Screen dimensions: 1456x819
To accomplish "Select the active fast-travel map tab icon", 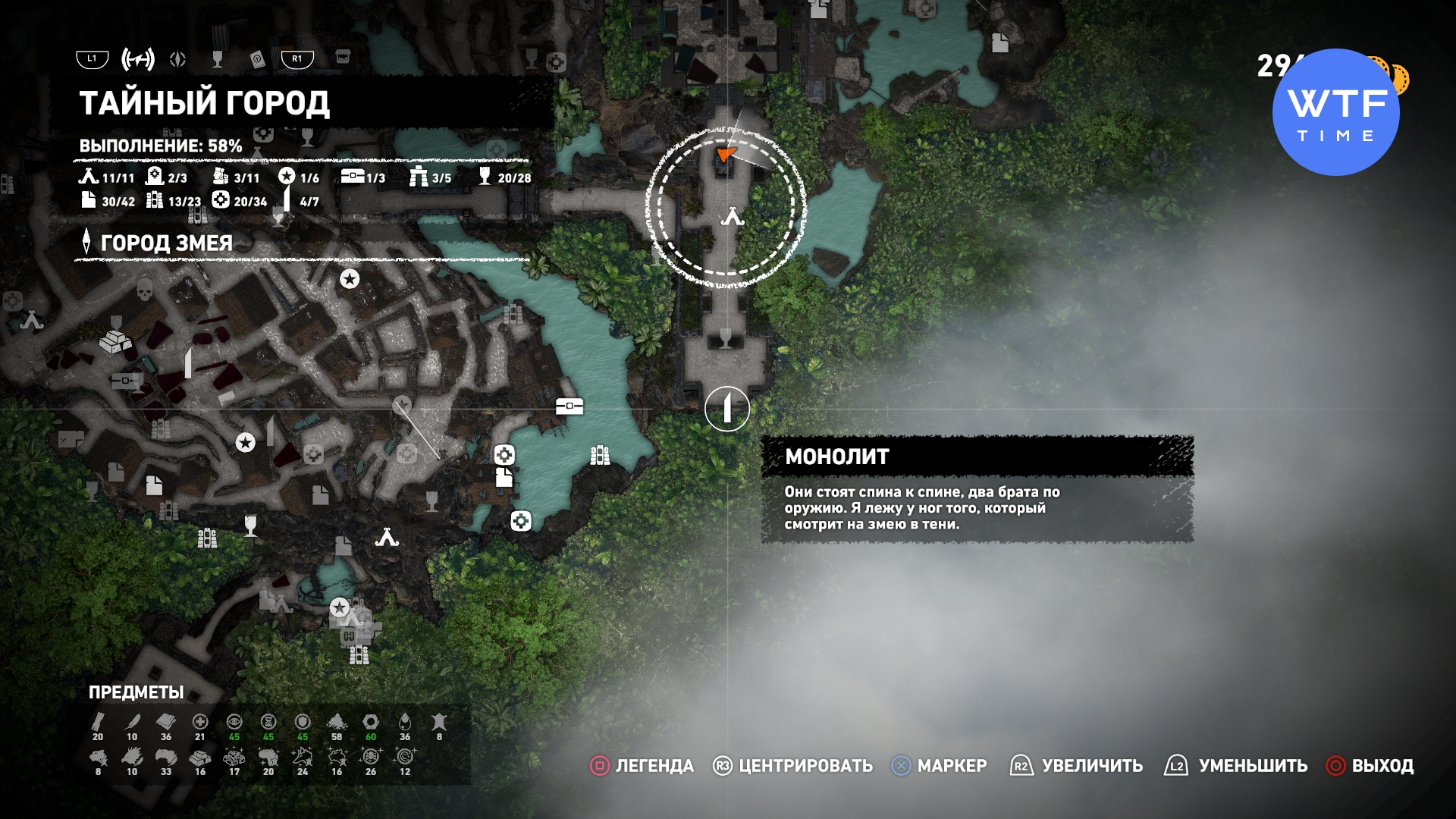I will coord(138,59).
